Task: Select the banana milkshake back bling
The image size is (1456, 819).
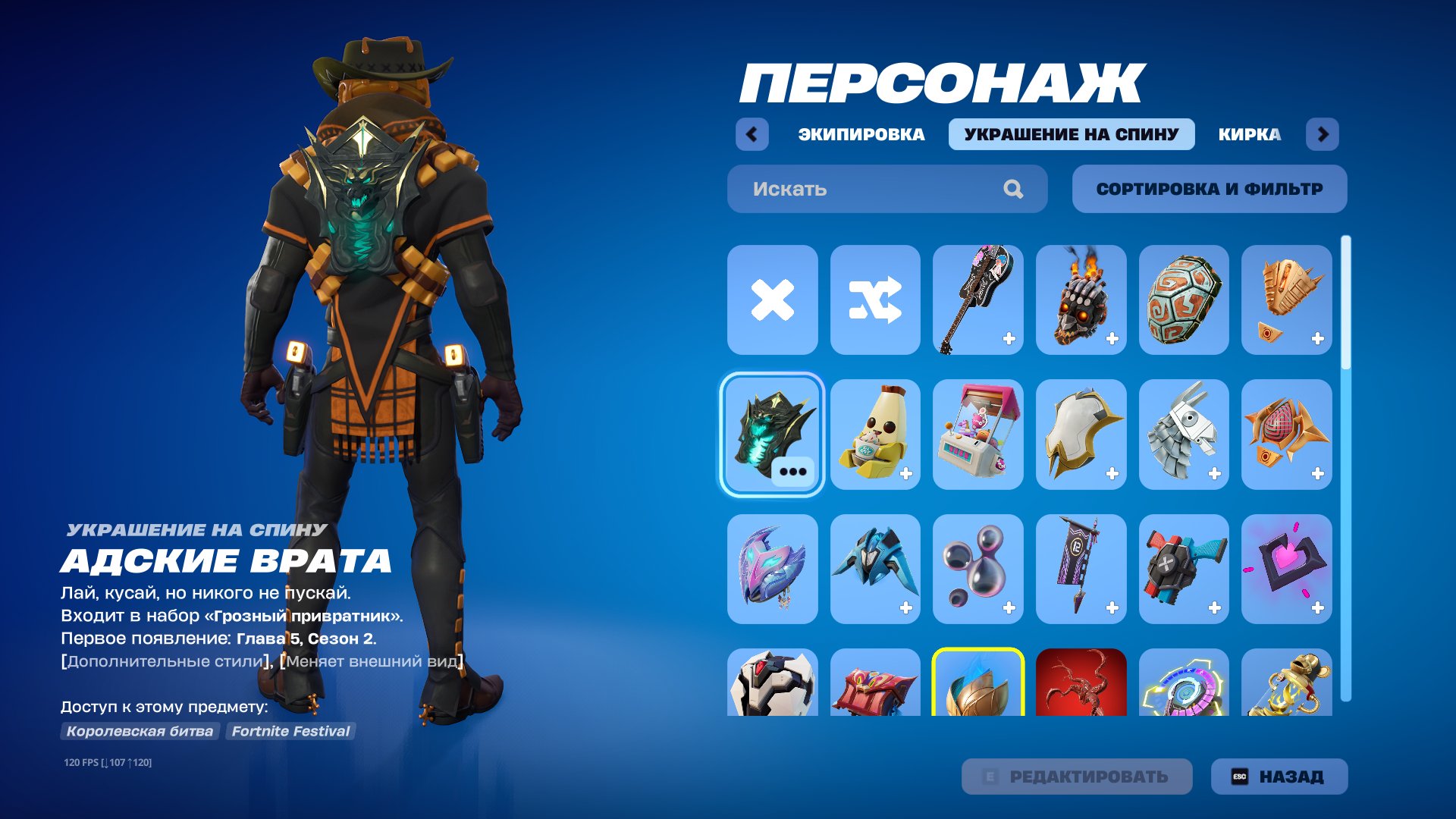Action: (x=875, y=434)
